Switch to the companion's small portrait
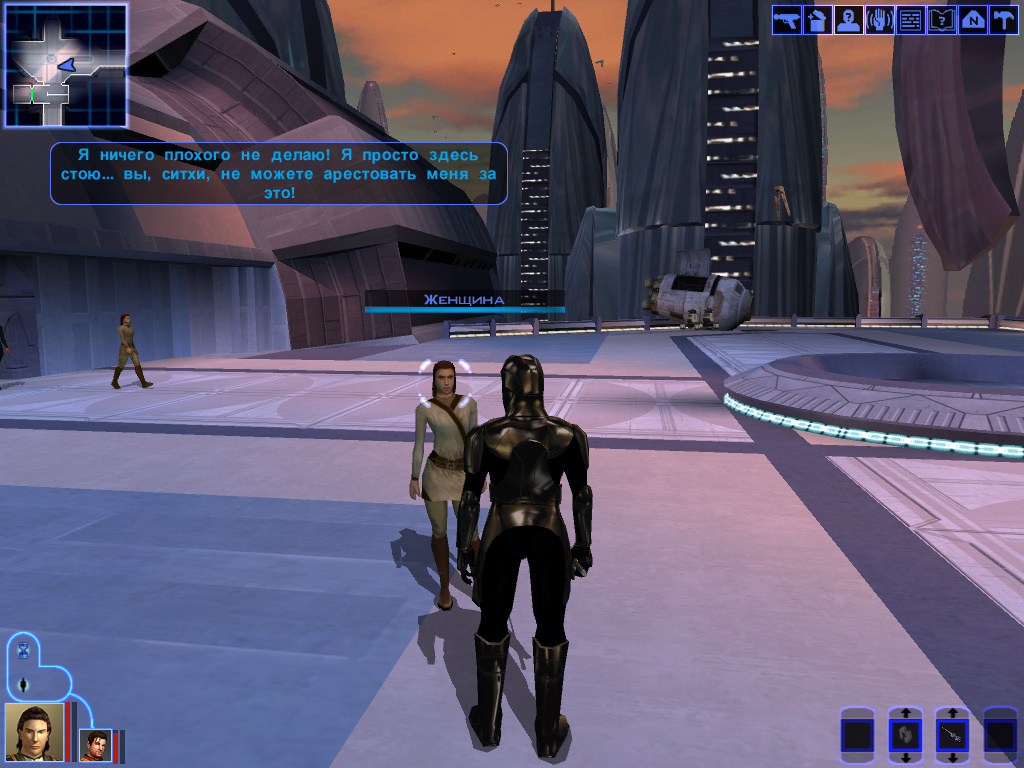1024x768 pixels. 95,746
